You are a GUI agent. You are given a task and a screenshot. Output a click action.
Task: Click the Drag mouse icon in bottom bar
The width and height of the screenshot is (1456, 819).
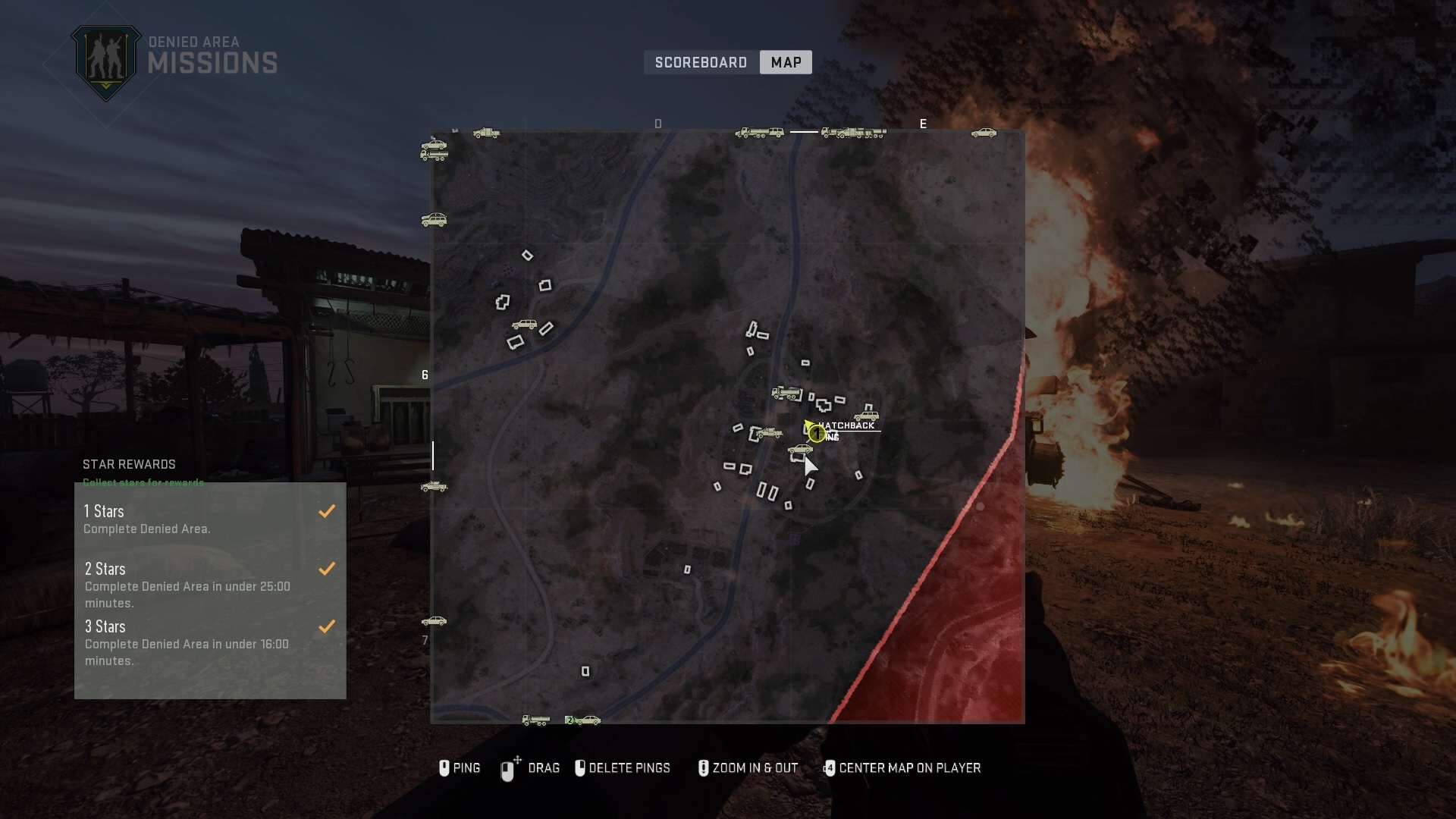509,768
